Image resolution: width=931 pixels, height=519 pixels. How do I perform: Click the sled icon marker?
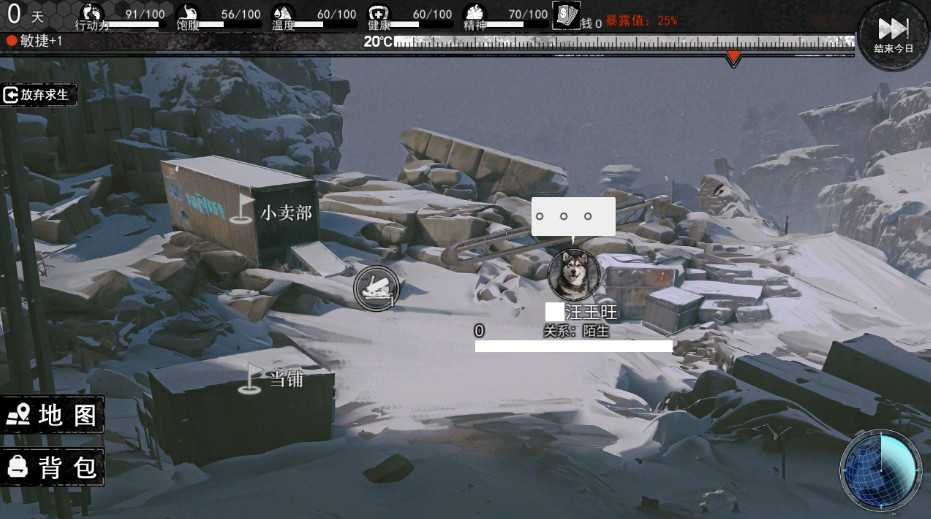[376, 288]
